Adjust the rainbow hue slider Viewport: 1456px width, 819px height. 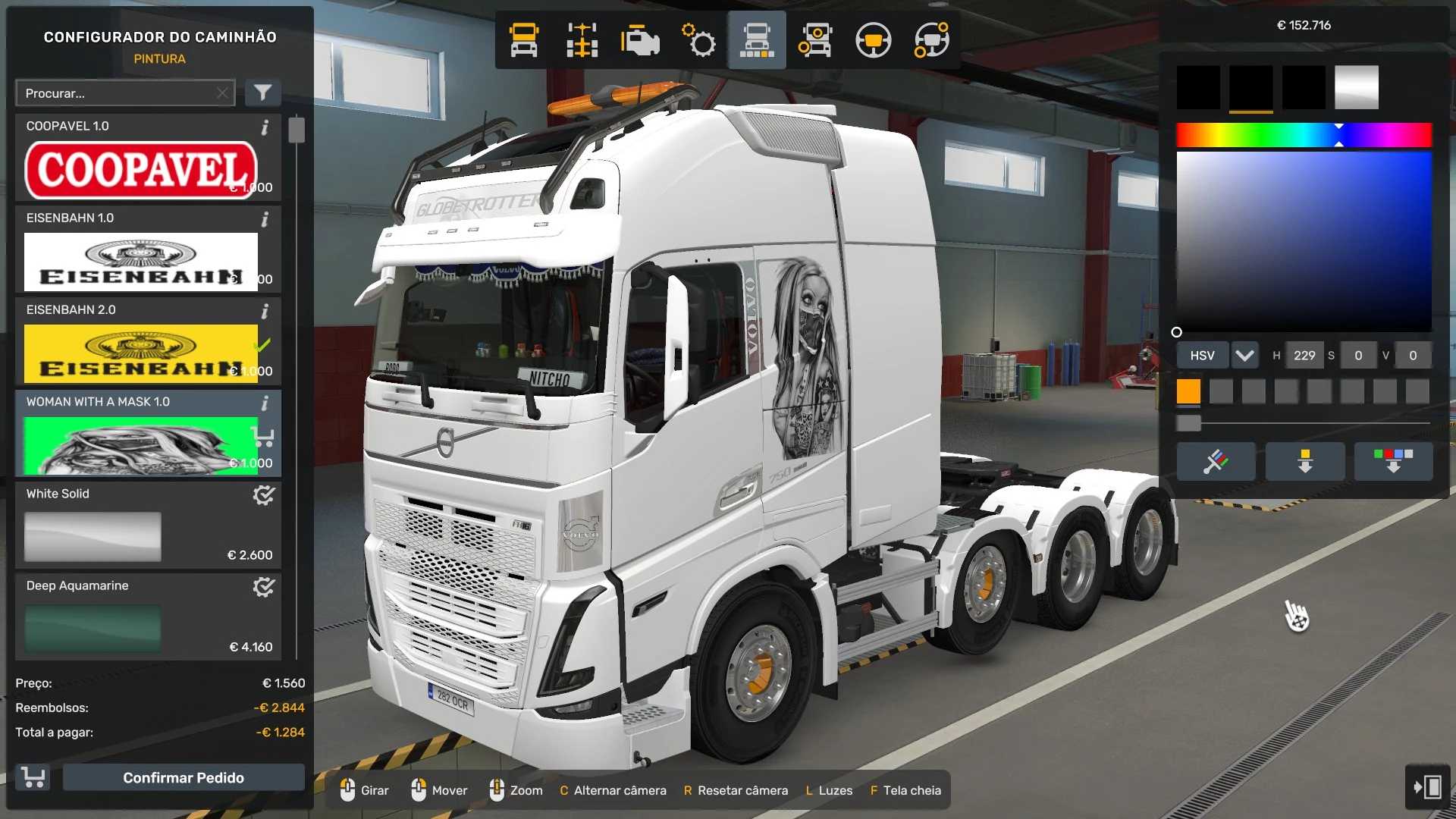tap(1304, 135)
